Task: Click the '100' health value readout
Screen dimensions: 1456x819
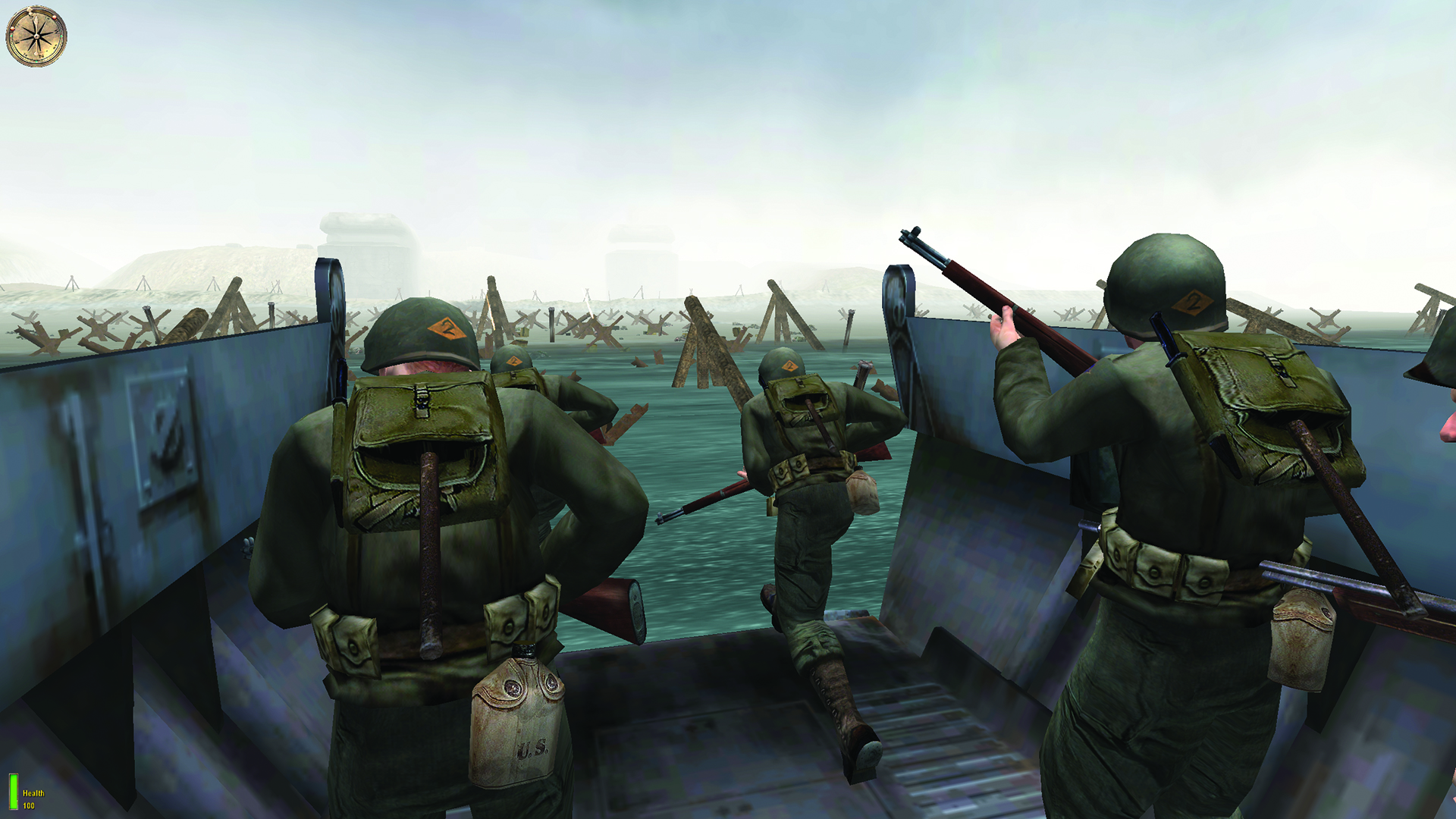Action: [29, 807]
